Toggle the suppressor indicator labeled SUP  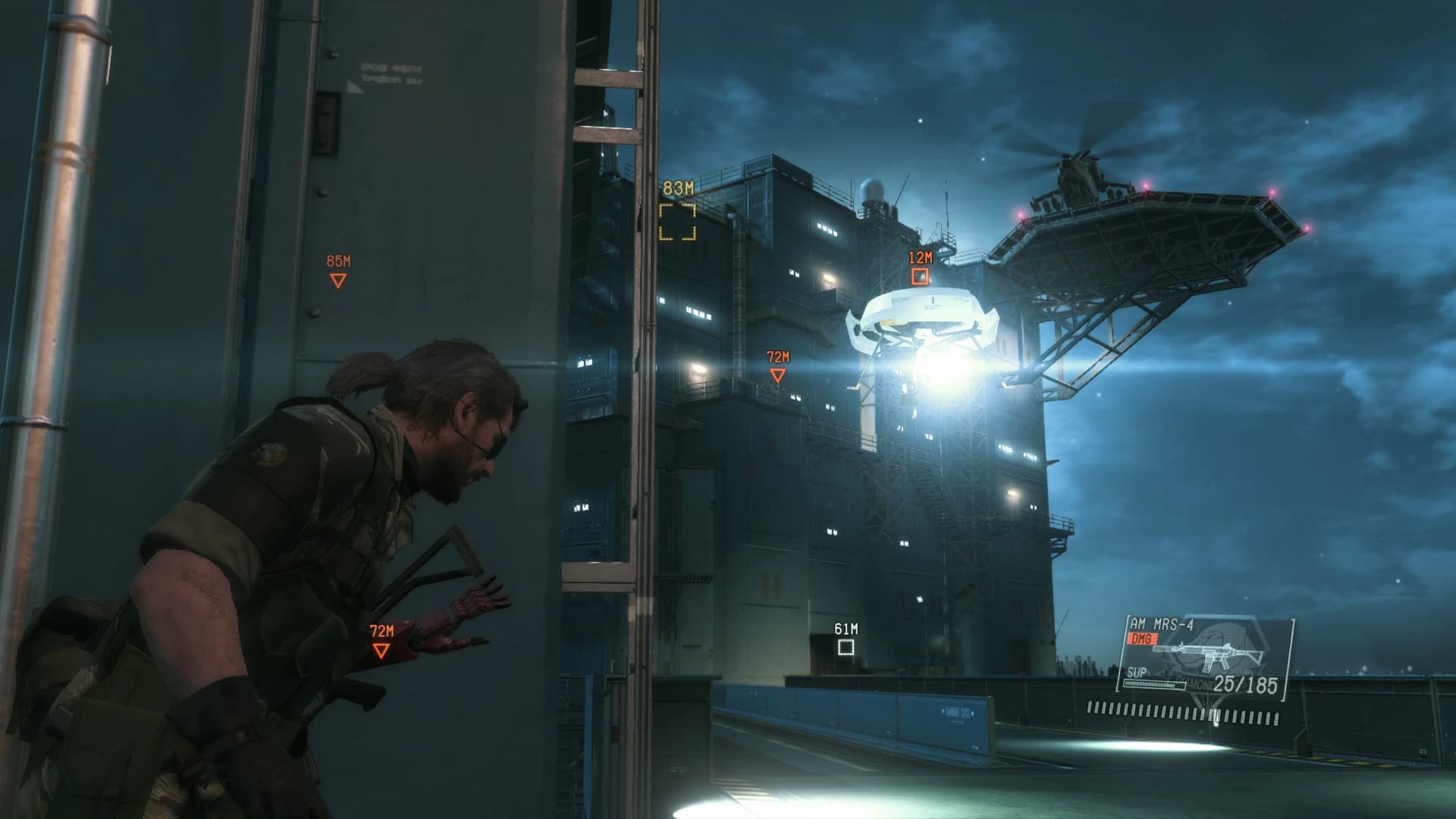pyautogui.click(x=1135, y=673)
